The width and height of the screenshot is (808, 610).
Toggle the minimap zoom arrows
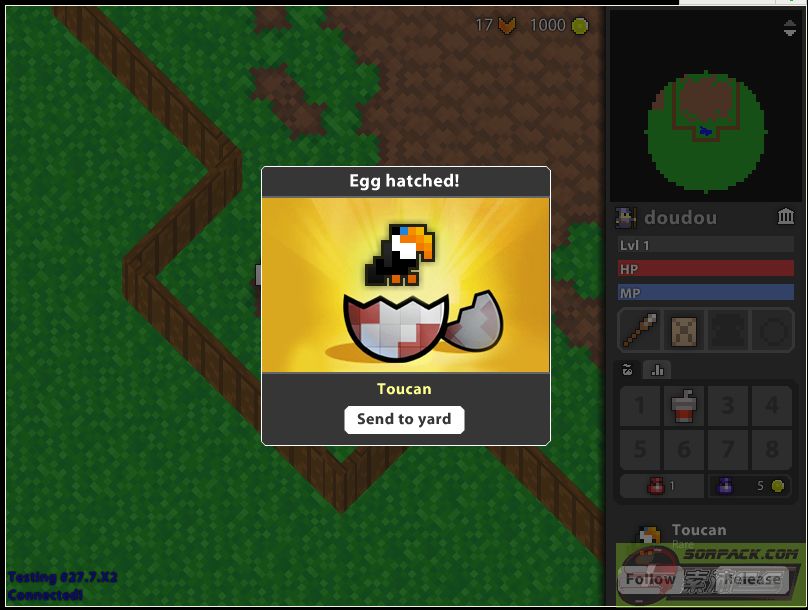pos(790,29)
